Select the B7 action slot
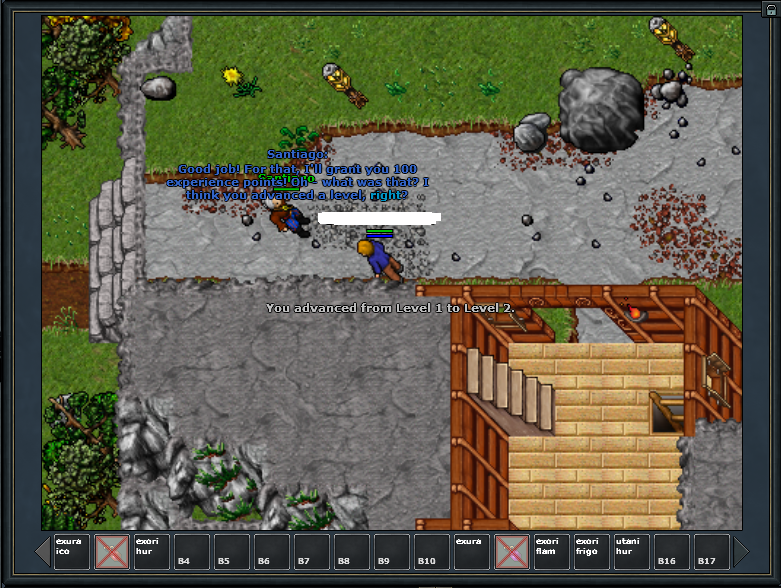Viewport: 781px width, 588px height. coord(311,552)
